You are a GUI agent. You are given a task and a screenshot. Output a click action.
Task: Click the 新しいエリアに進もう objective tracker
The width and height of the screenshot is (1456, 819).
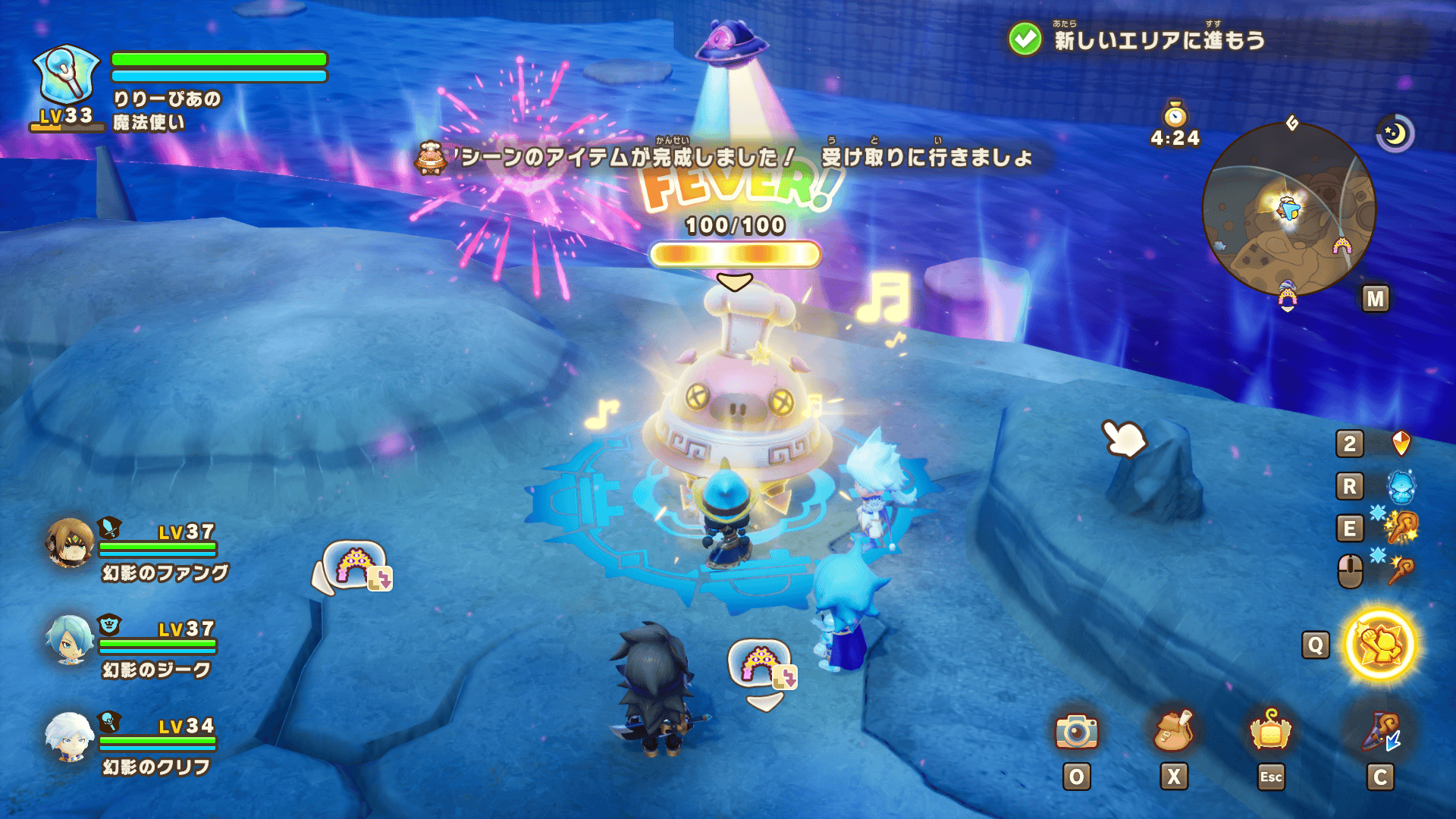pos(1137,39)
